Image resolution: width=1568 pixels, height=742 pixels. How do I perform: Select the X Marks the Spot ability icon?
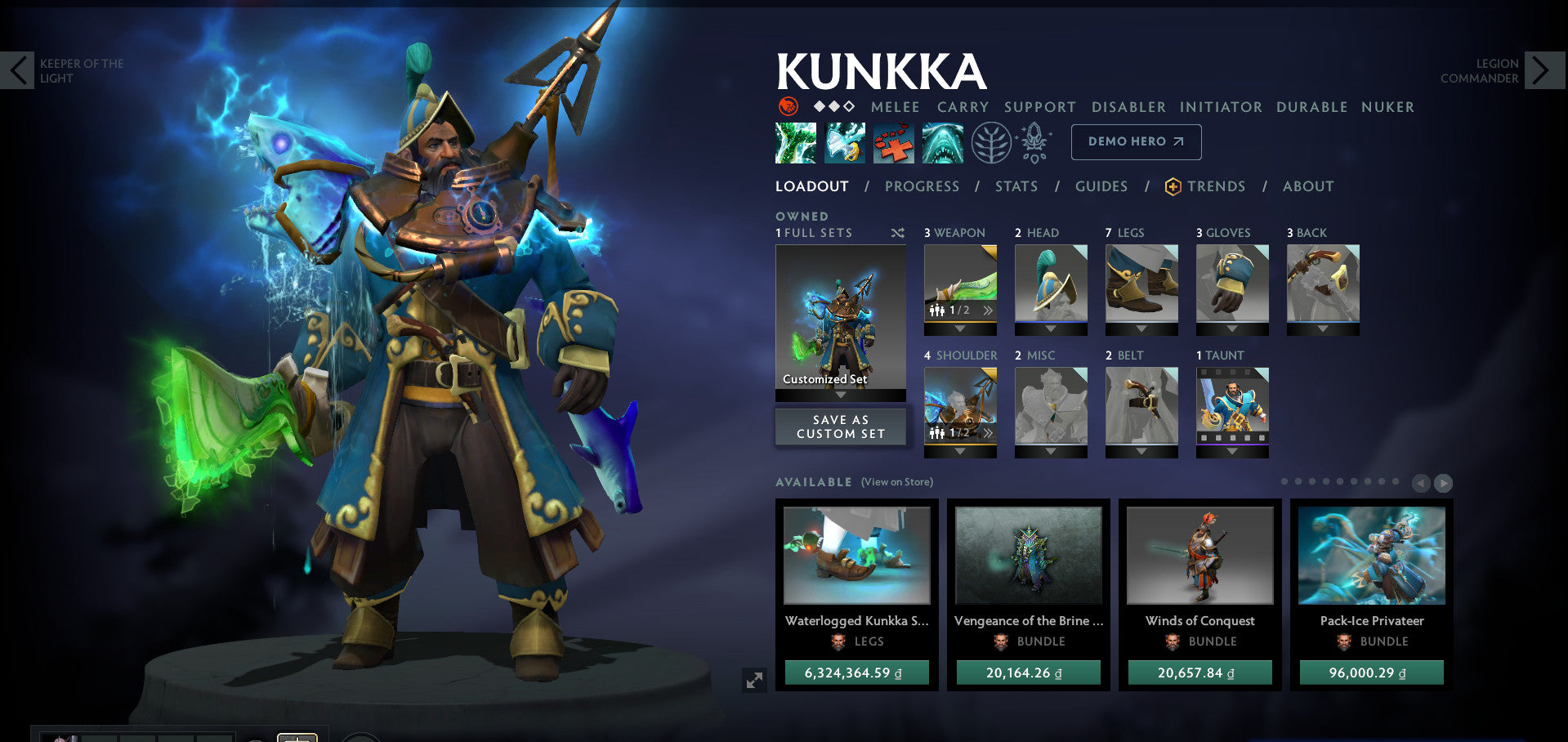(x=894, y=142)
